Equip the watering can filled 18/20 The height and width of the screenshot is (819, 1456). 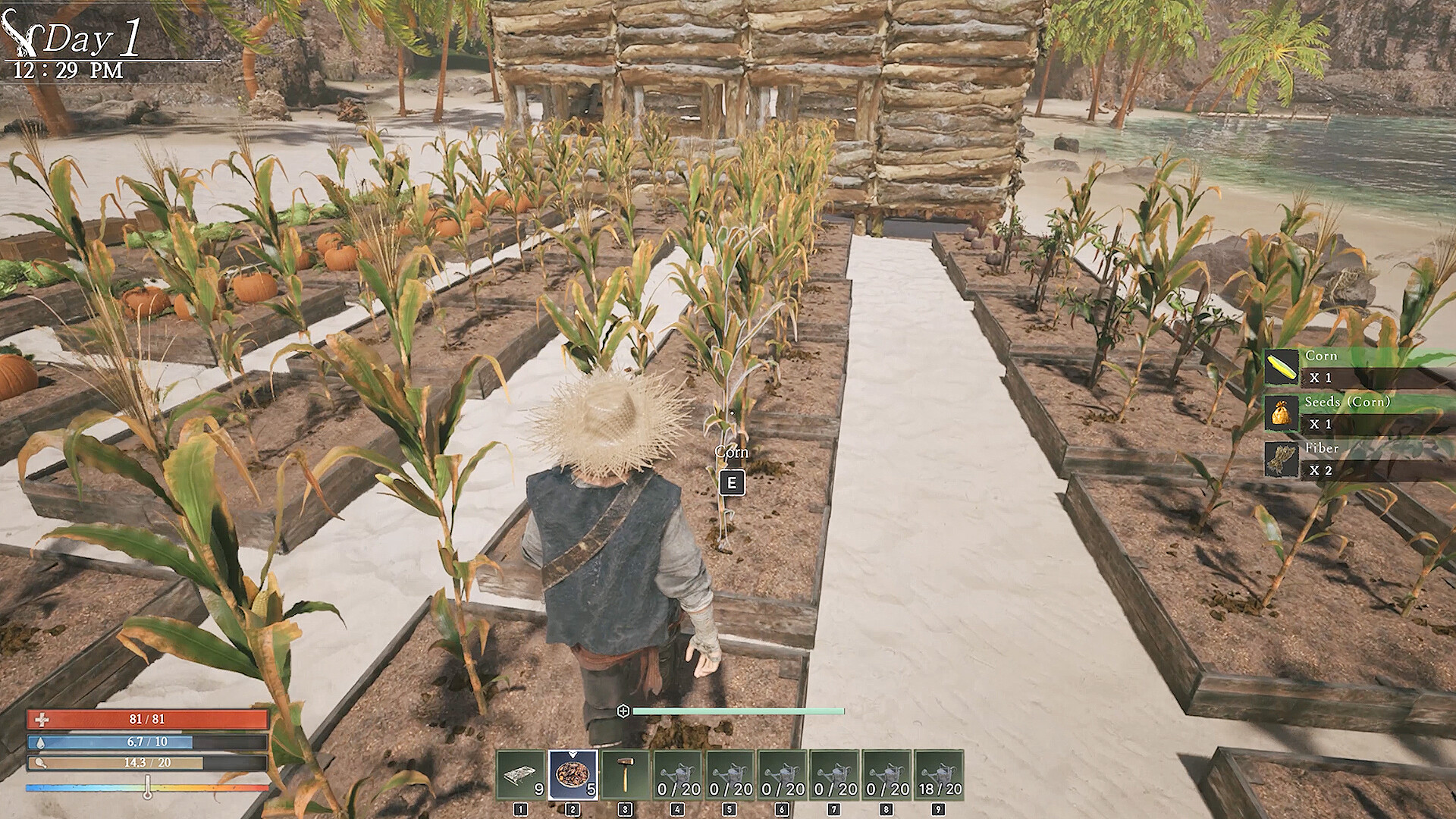pyautogui.click(x=939, y=775)
